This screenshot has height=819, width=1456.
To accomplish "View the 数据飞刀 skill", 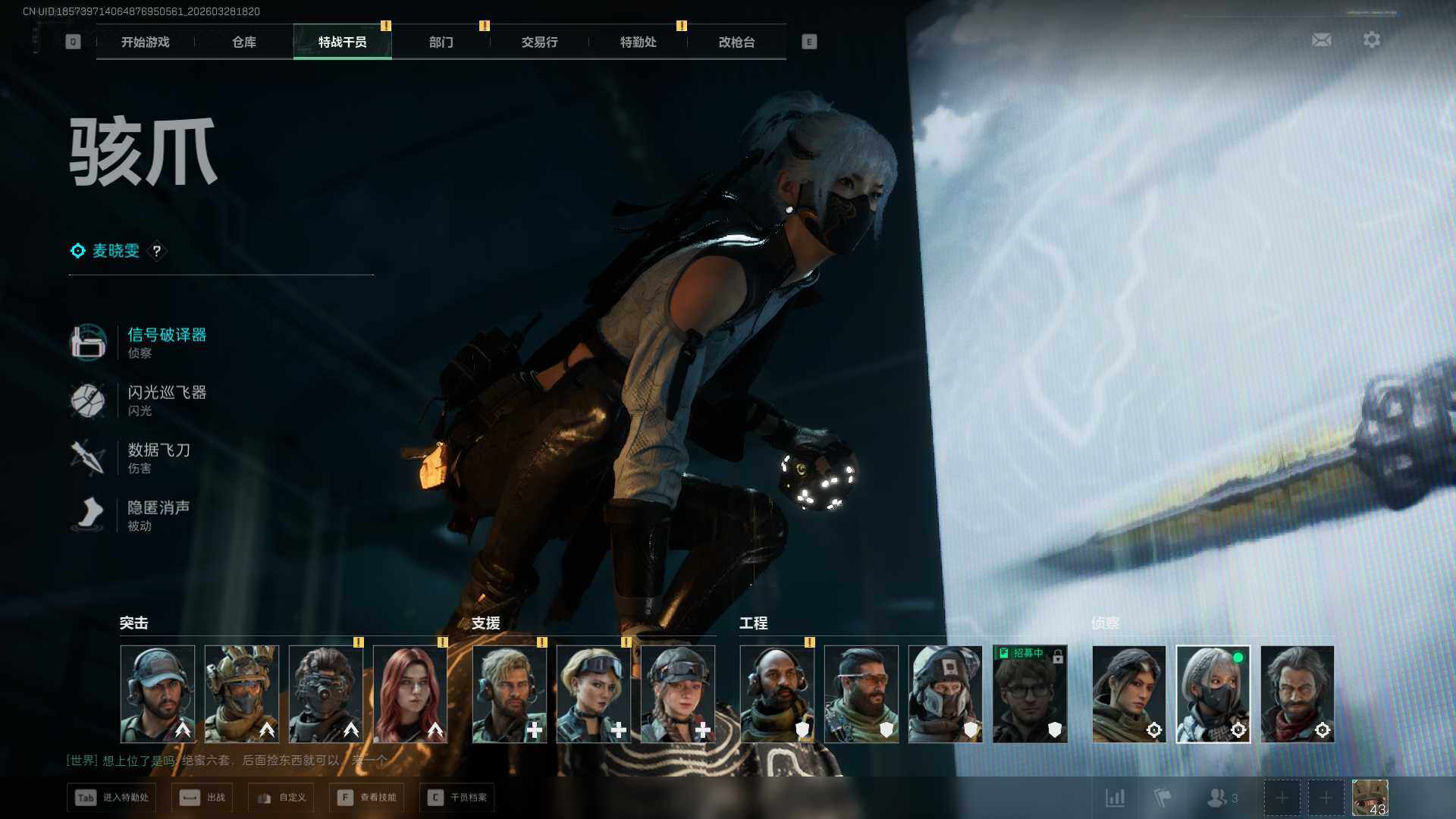I will (158, 450).
